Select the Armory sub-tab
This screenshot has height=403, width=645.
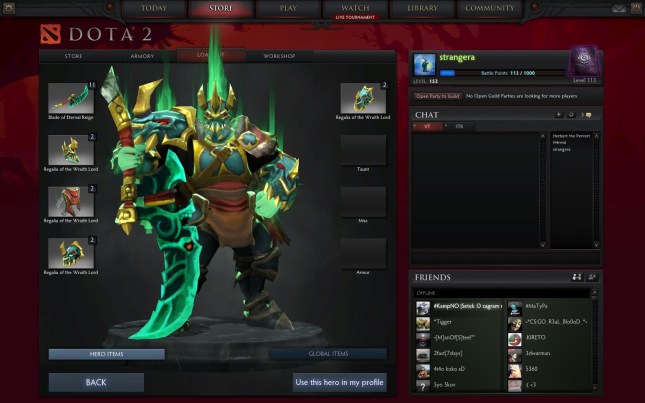click(x=144, y=56)
